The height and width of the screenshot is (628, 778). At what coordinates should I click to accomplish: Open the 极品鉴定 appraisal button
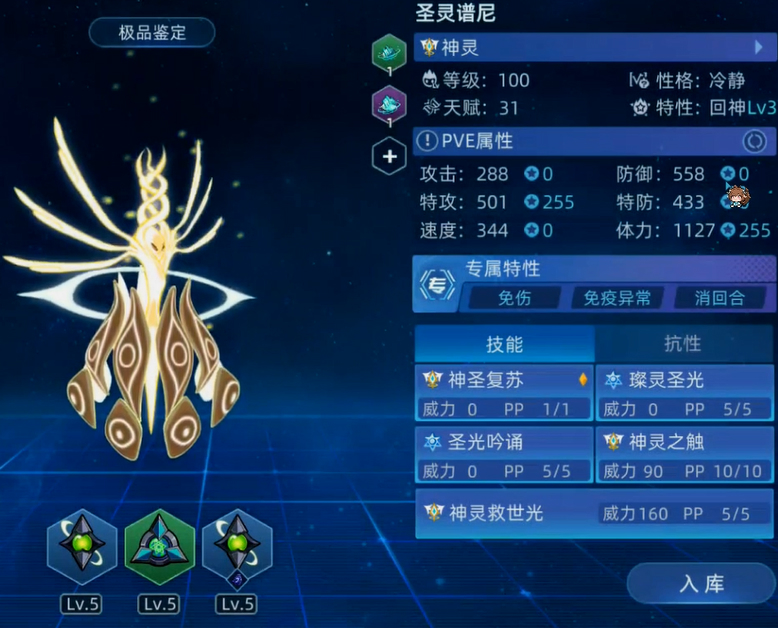152,33
